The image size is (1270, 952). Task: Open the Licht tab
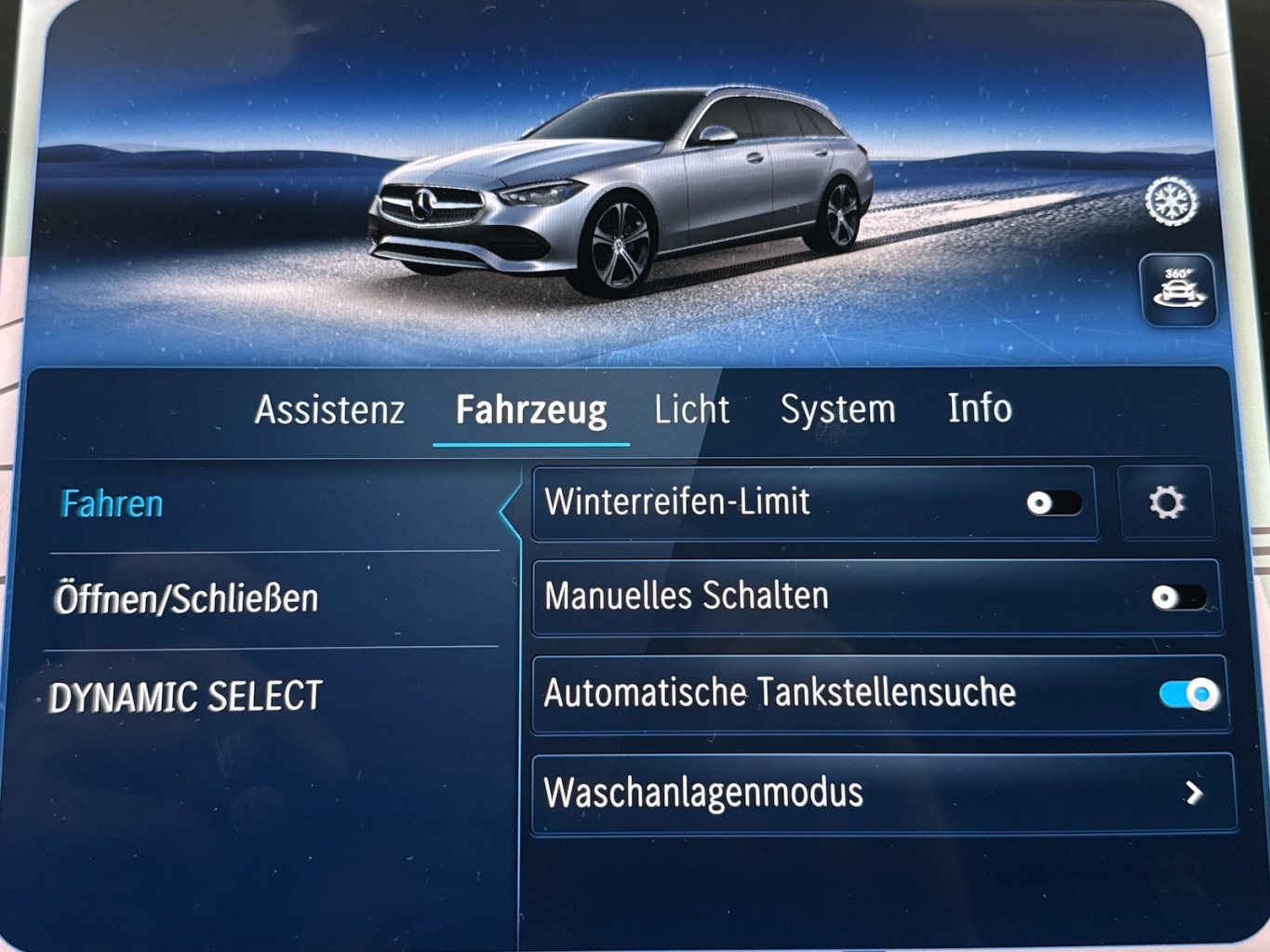coord(691,409)
